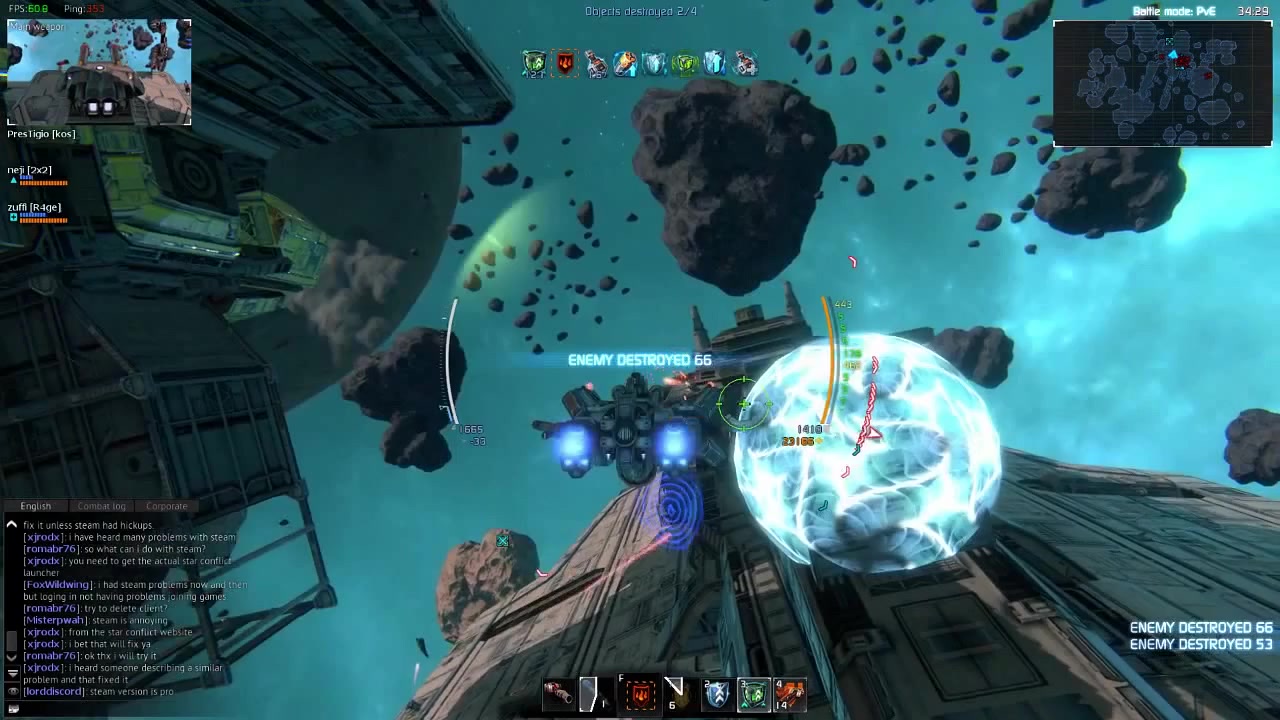Screen dimensions: 1280x720
Task: Switch to the English chat tab
Action: pyautogui.click(x=36, y=506)
